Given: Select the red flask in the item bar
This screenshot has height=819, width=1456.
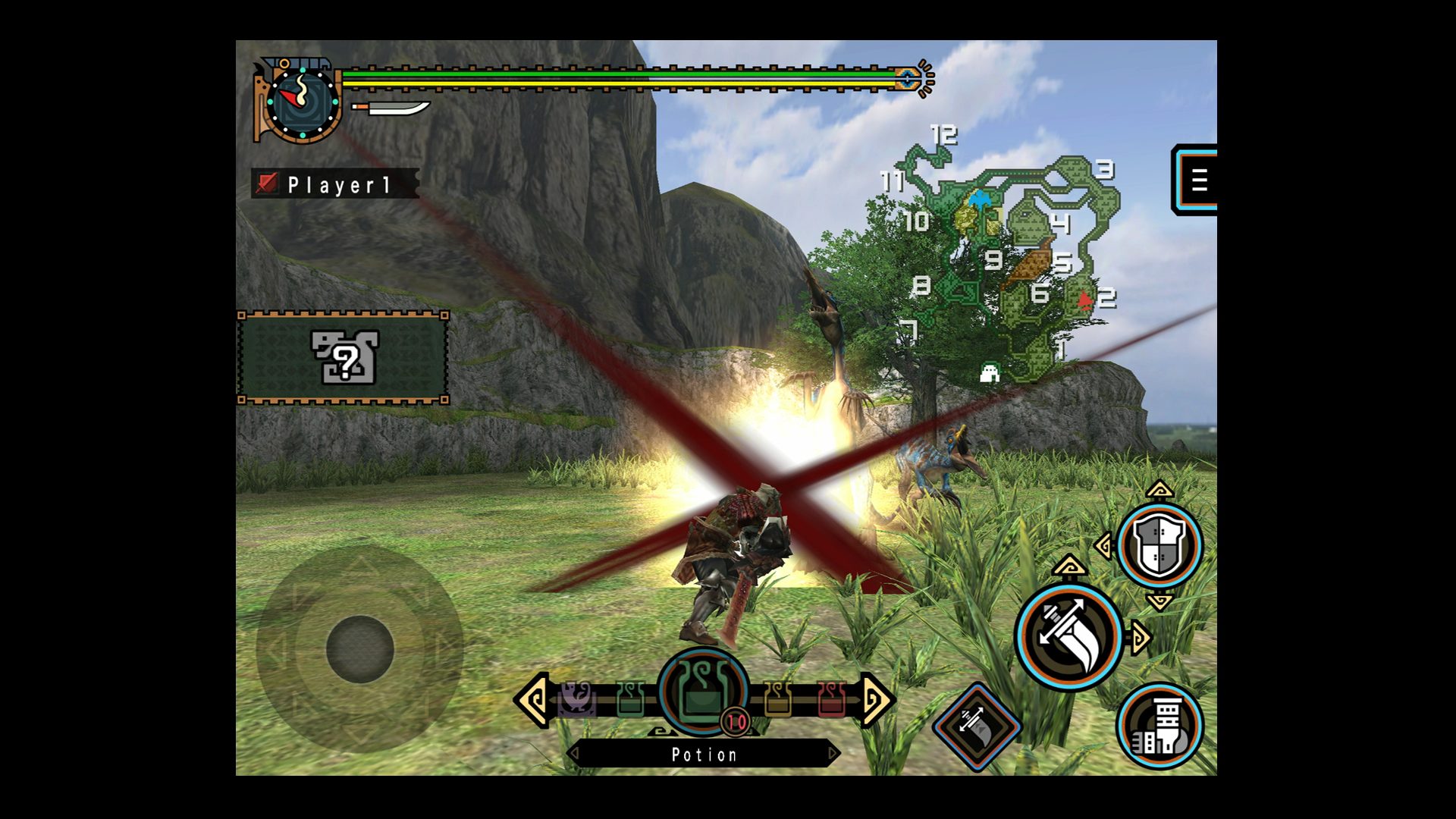Looking at the screenshot, I should coord(831,698).
